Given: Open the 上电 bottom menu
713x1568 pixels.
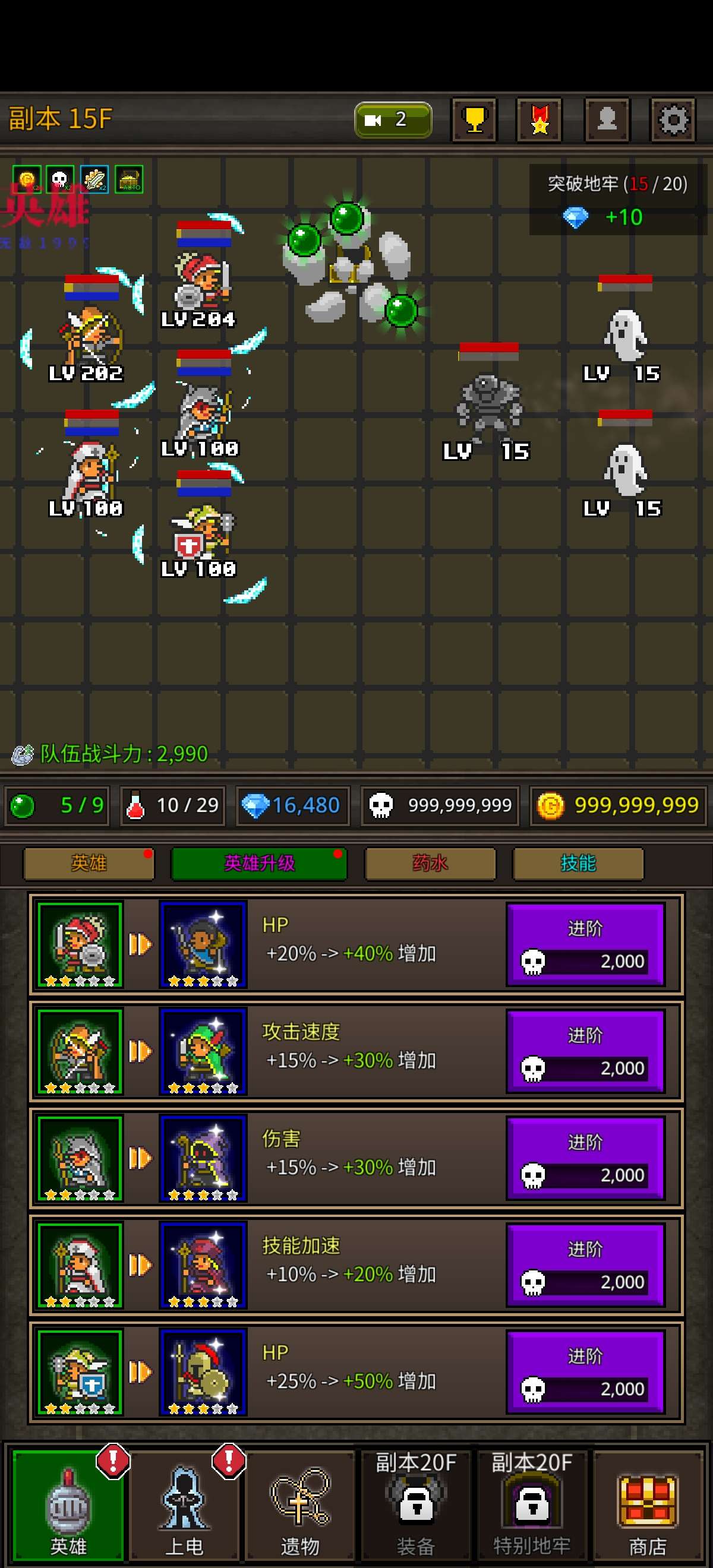Looking at the screenshot, I should (x=184, y=1505).
